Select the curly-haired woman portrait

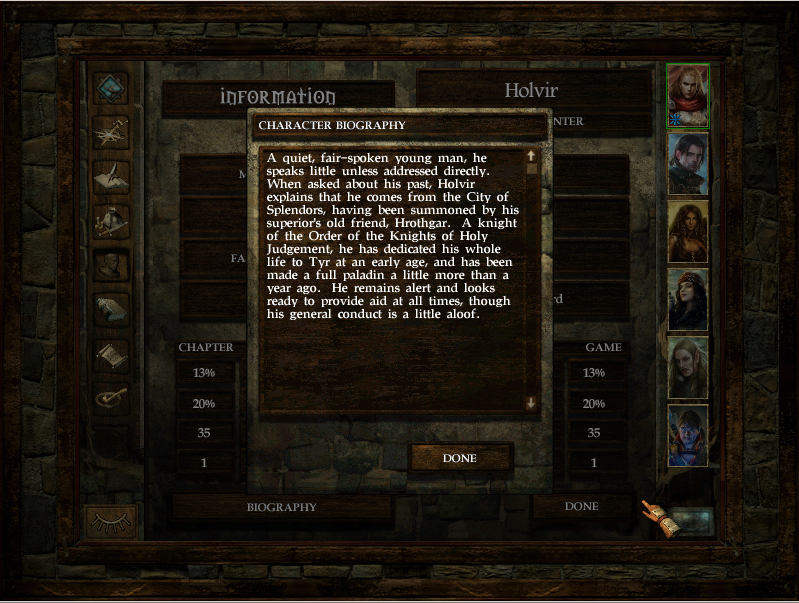pos(688,231)
